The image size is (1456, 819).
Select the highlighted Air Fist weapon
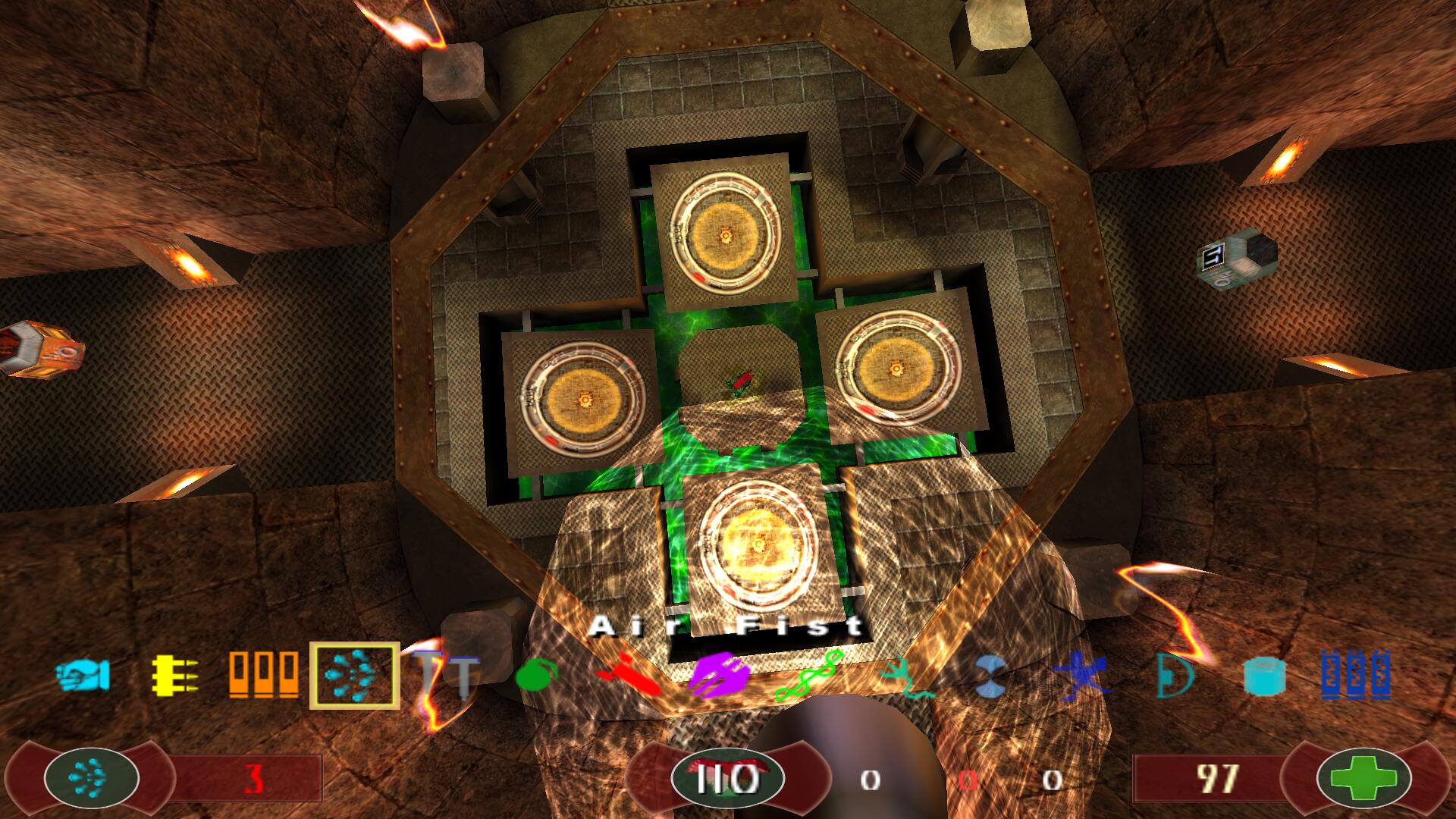coord(354,675)
